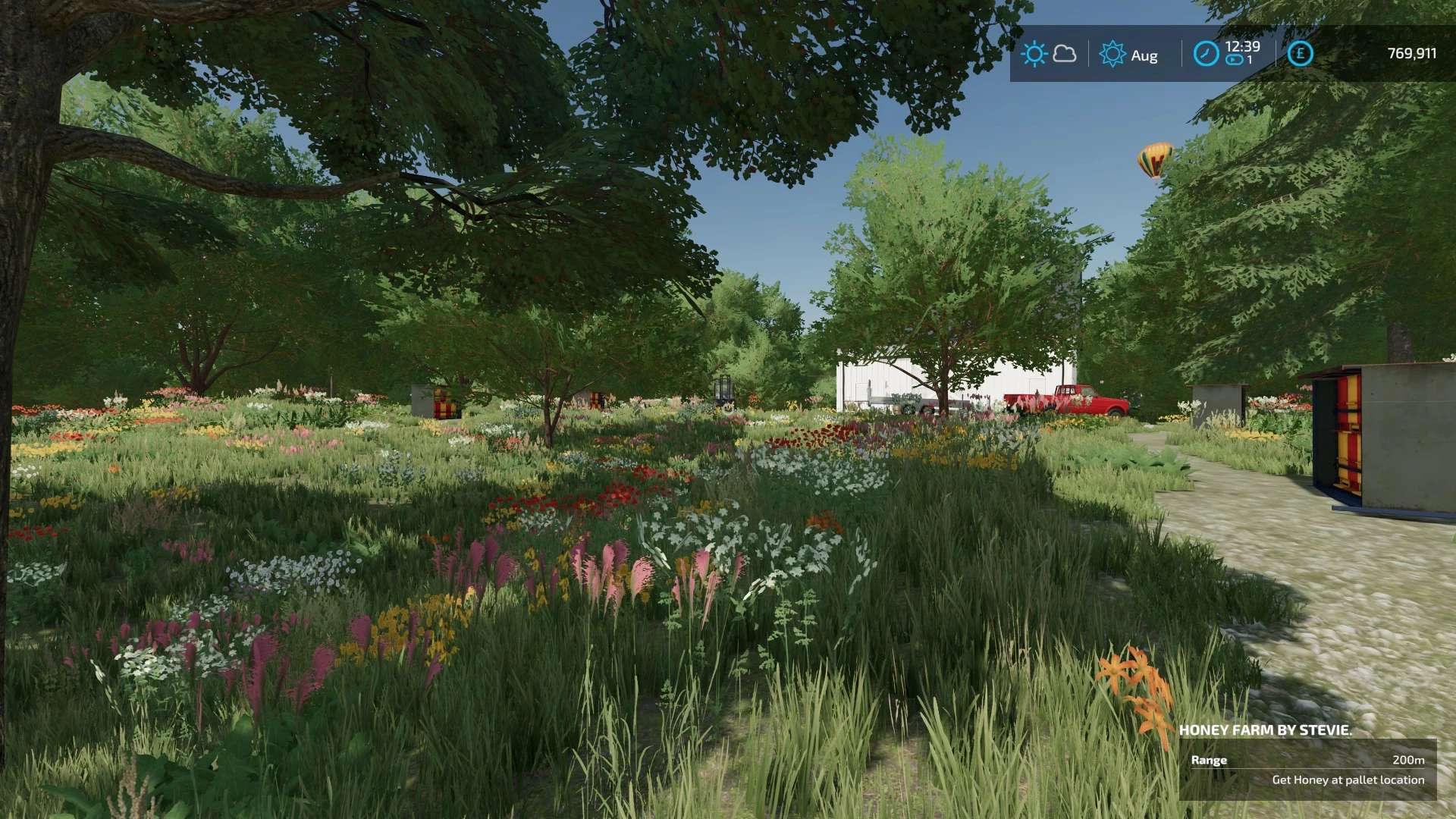
Task: Click the pound currency icon
Action: tap(1300, 54)
